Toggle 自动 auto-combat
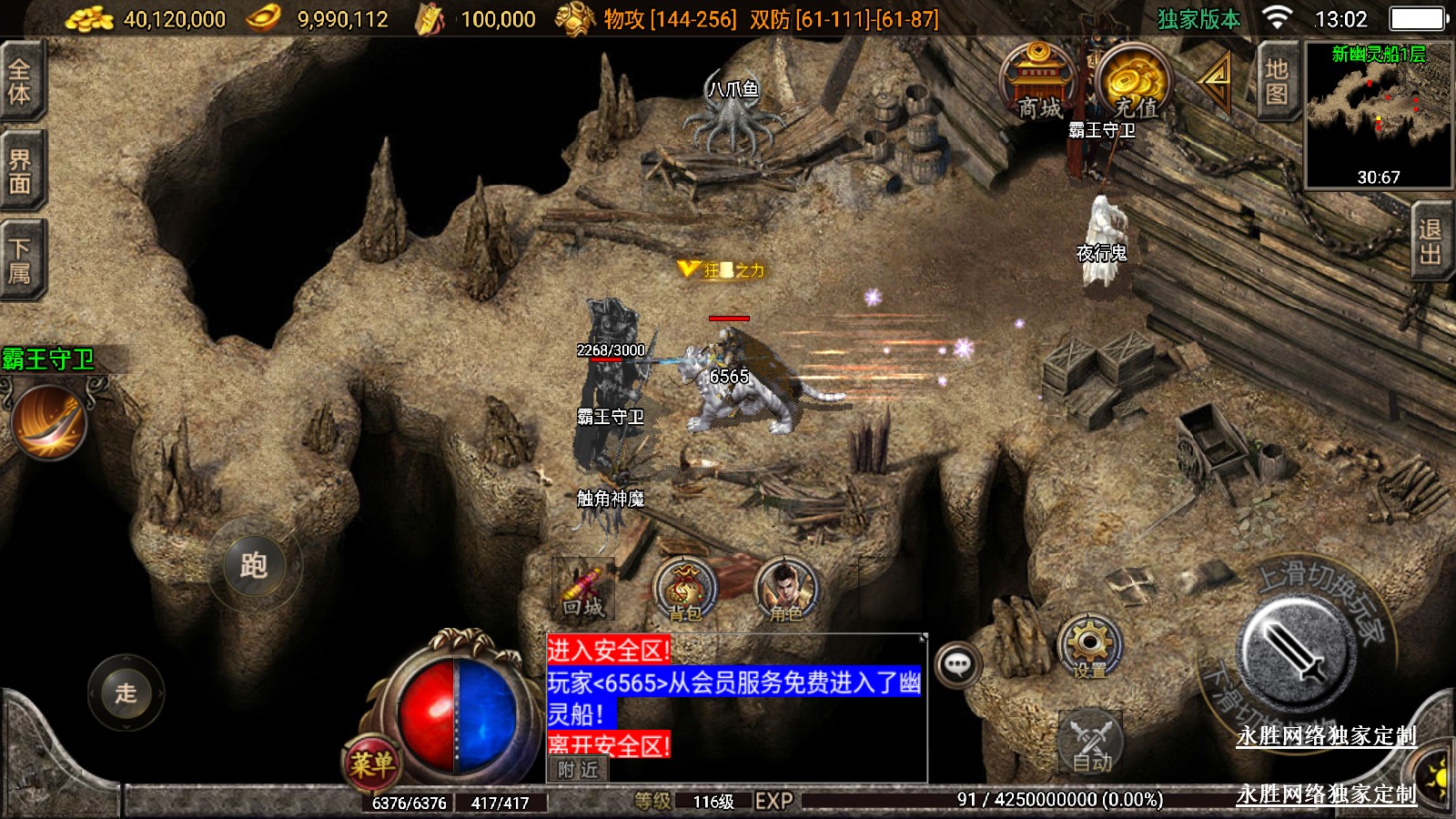 point(1091,743)
